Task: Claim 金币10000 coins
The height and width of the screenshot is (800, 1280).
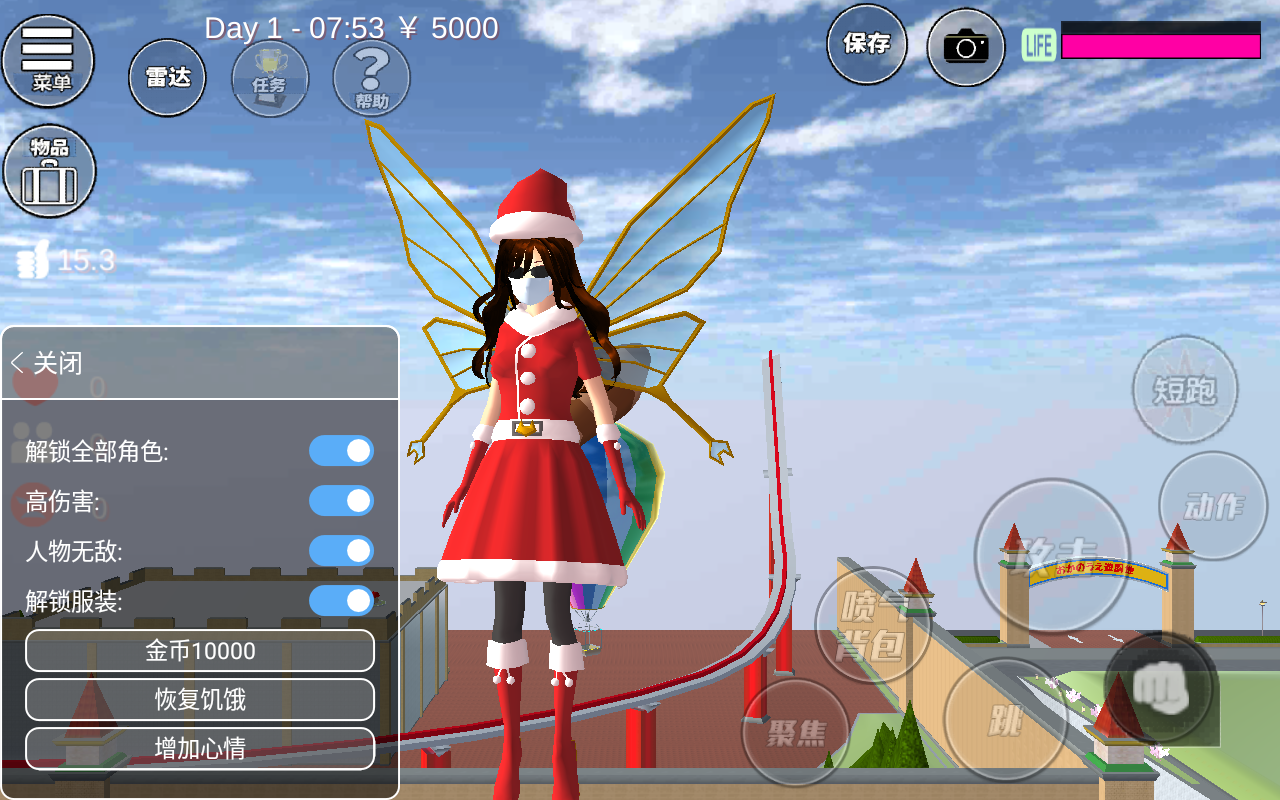Action: click(x=200, y=651)
